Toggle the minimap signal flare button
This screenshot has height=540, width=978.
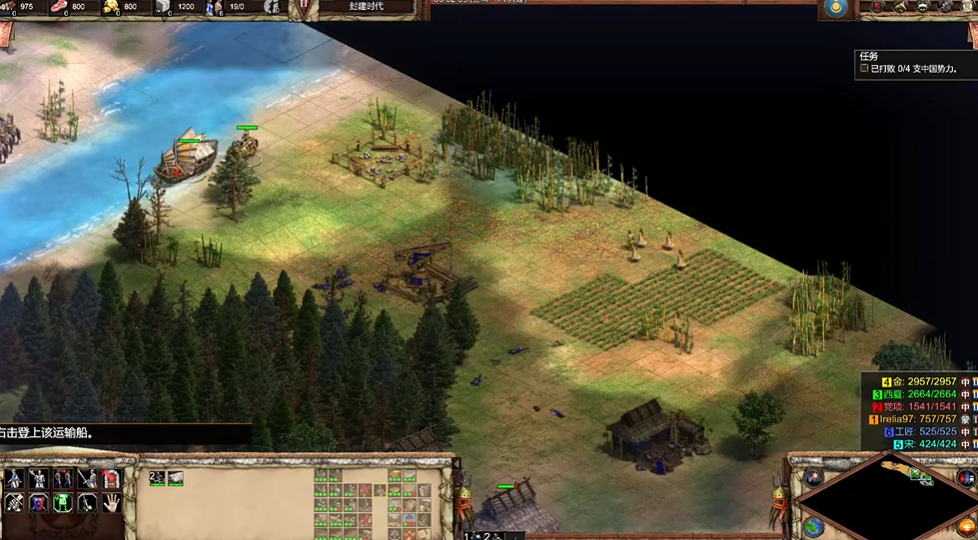(x=812, y=478)
